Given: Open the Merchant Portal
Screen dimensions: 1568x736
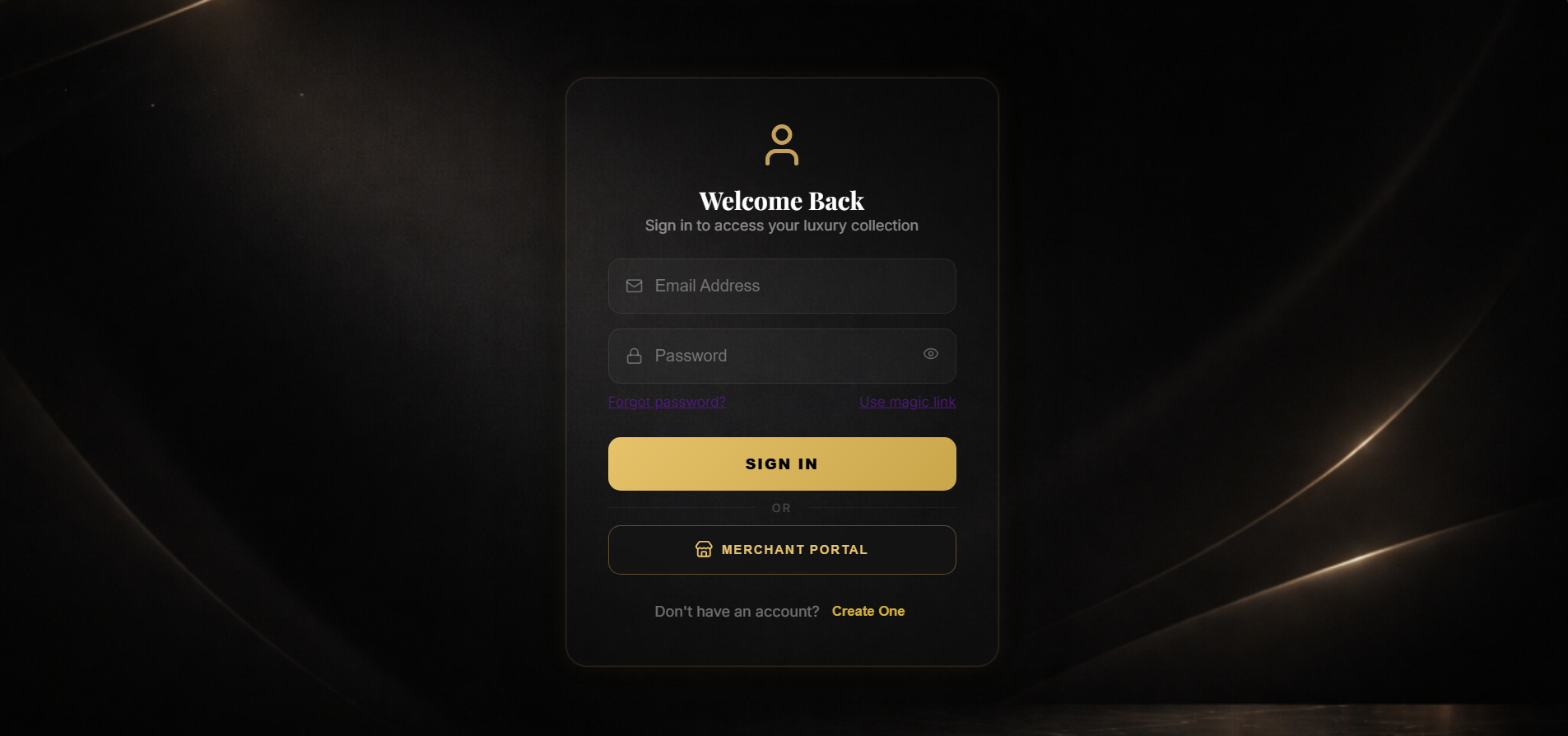Looking at the screenshot, I should (780, 549).
